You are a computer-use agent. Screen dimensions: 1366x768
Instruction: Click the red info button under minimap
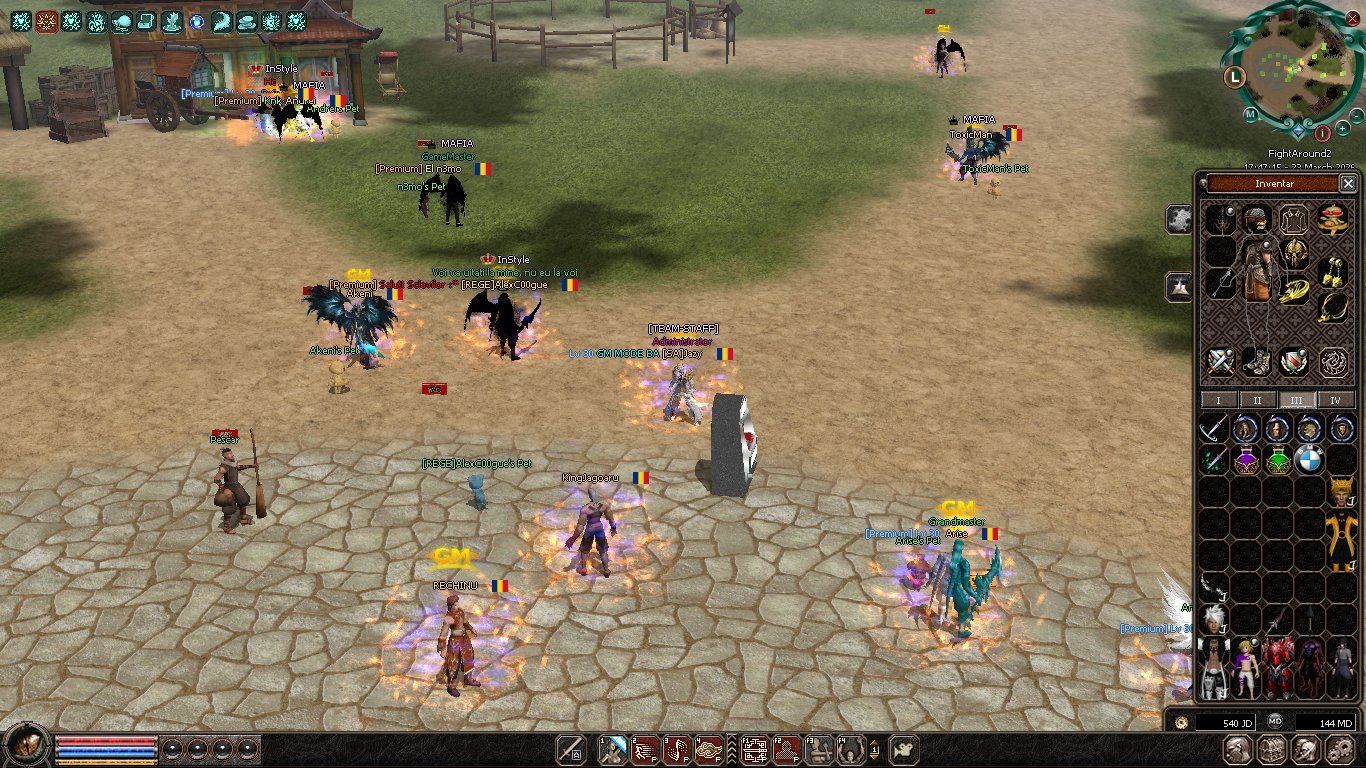(1322, 132)
